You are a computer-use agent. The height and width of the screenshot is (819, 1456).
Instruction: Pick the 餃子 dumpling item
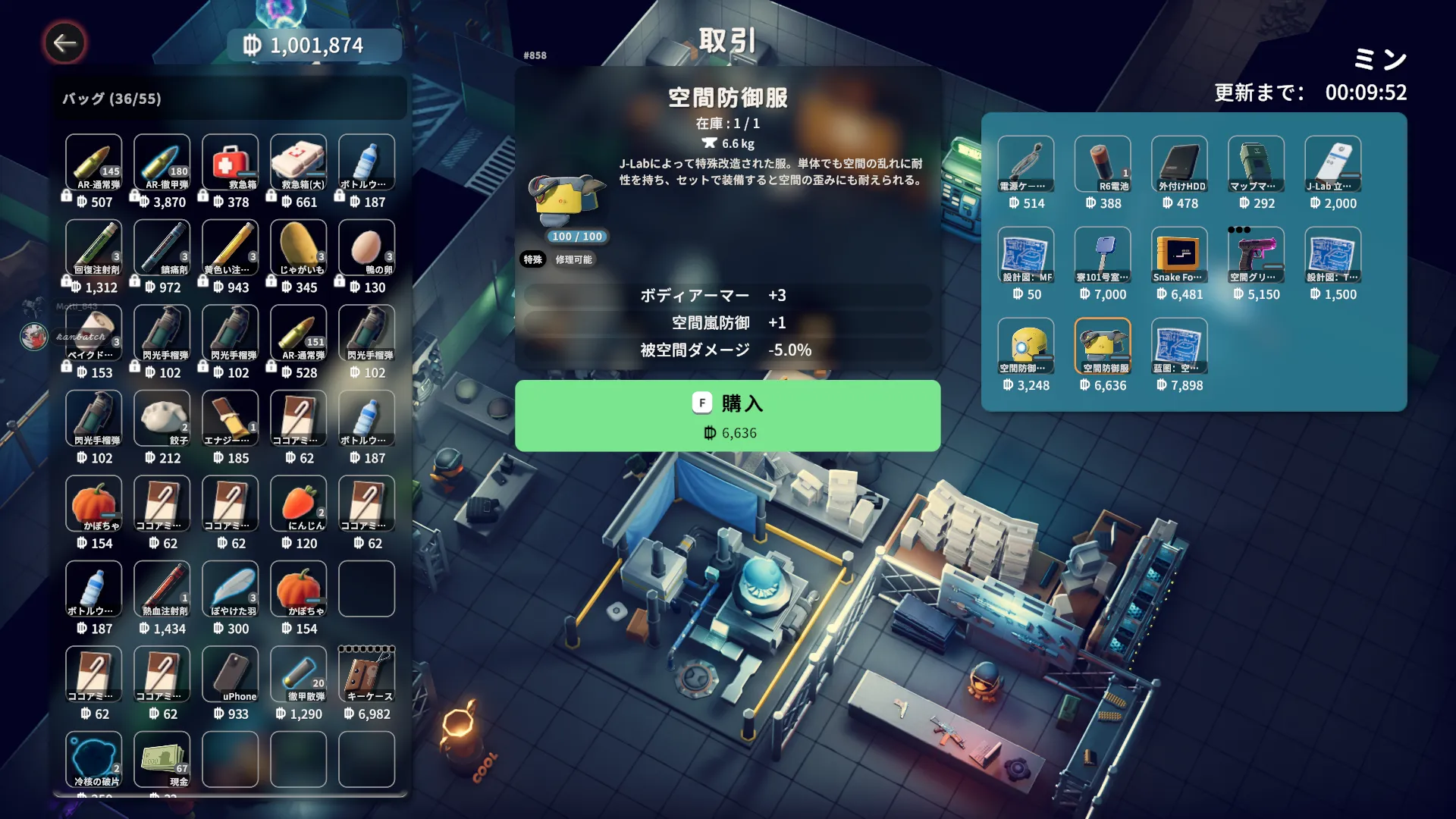tap(162, 418)
